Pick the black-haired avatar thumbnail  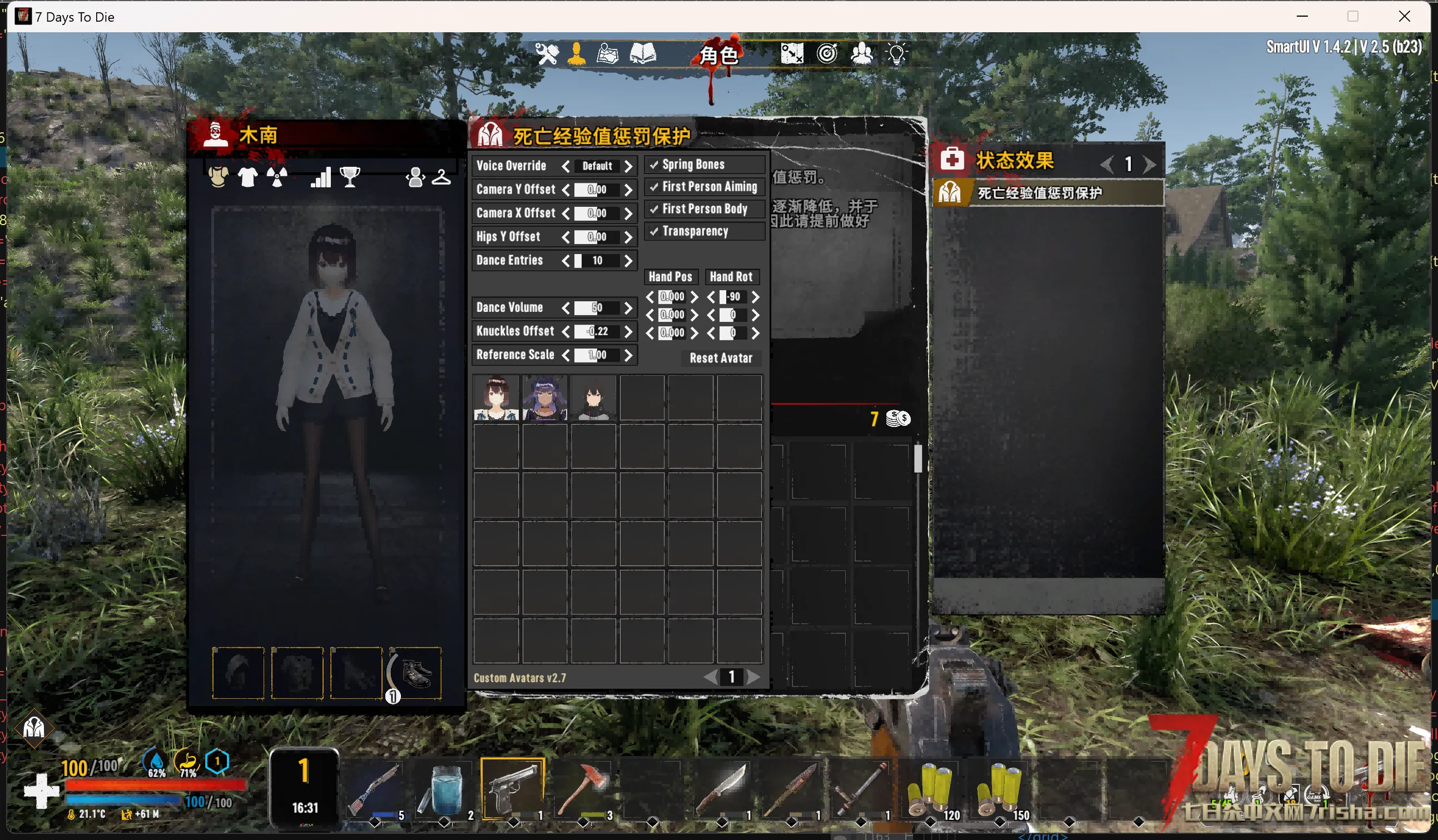[593, 397]
